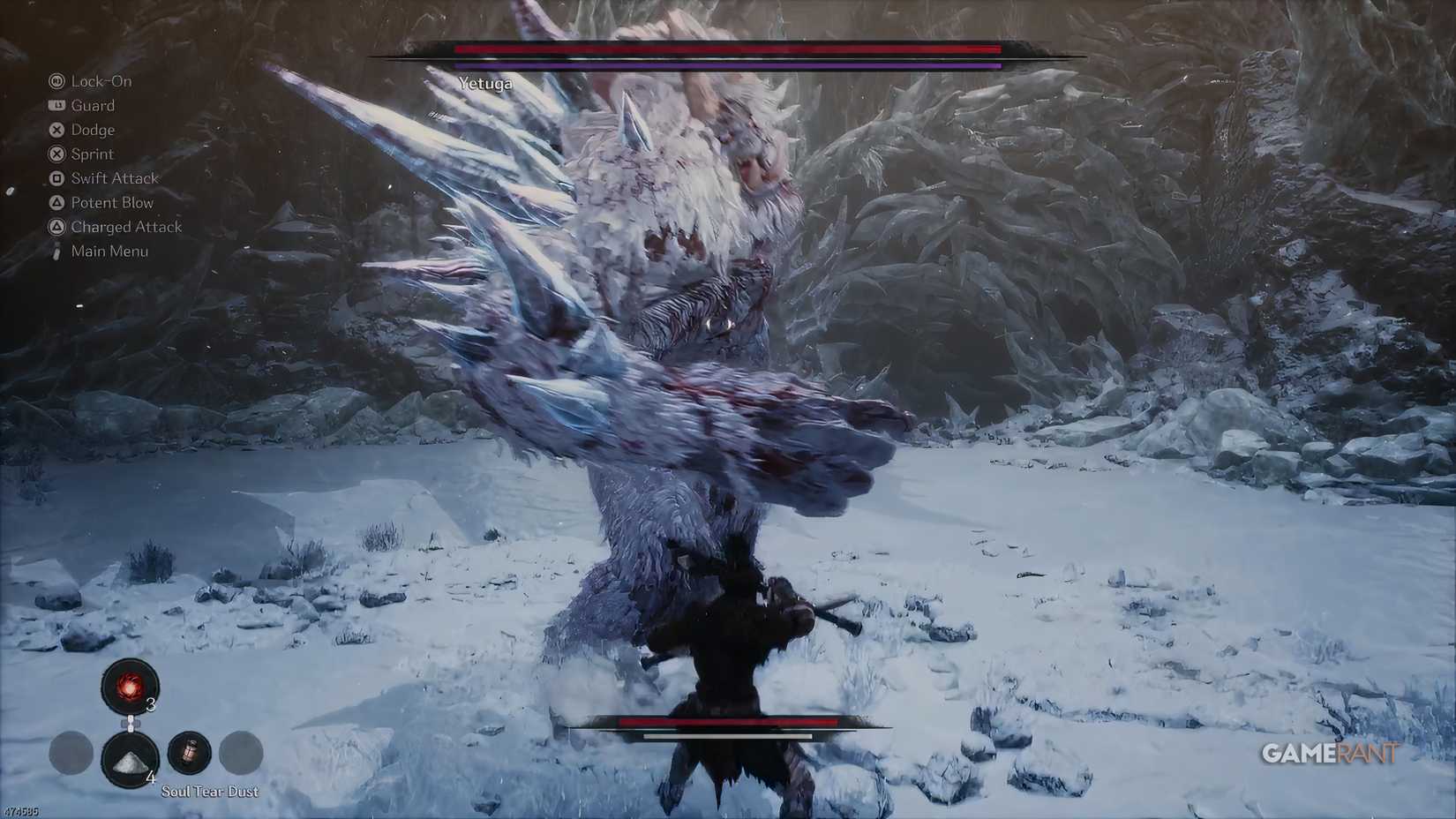1456x819 pixels.
Task: Click the Dodge X button icon
Action: click(x=56, y=129)
